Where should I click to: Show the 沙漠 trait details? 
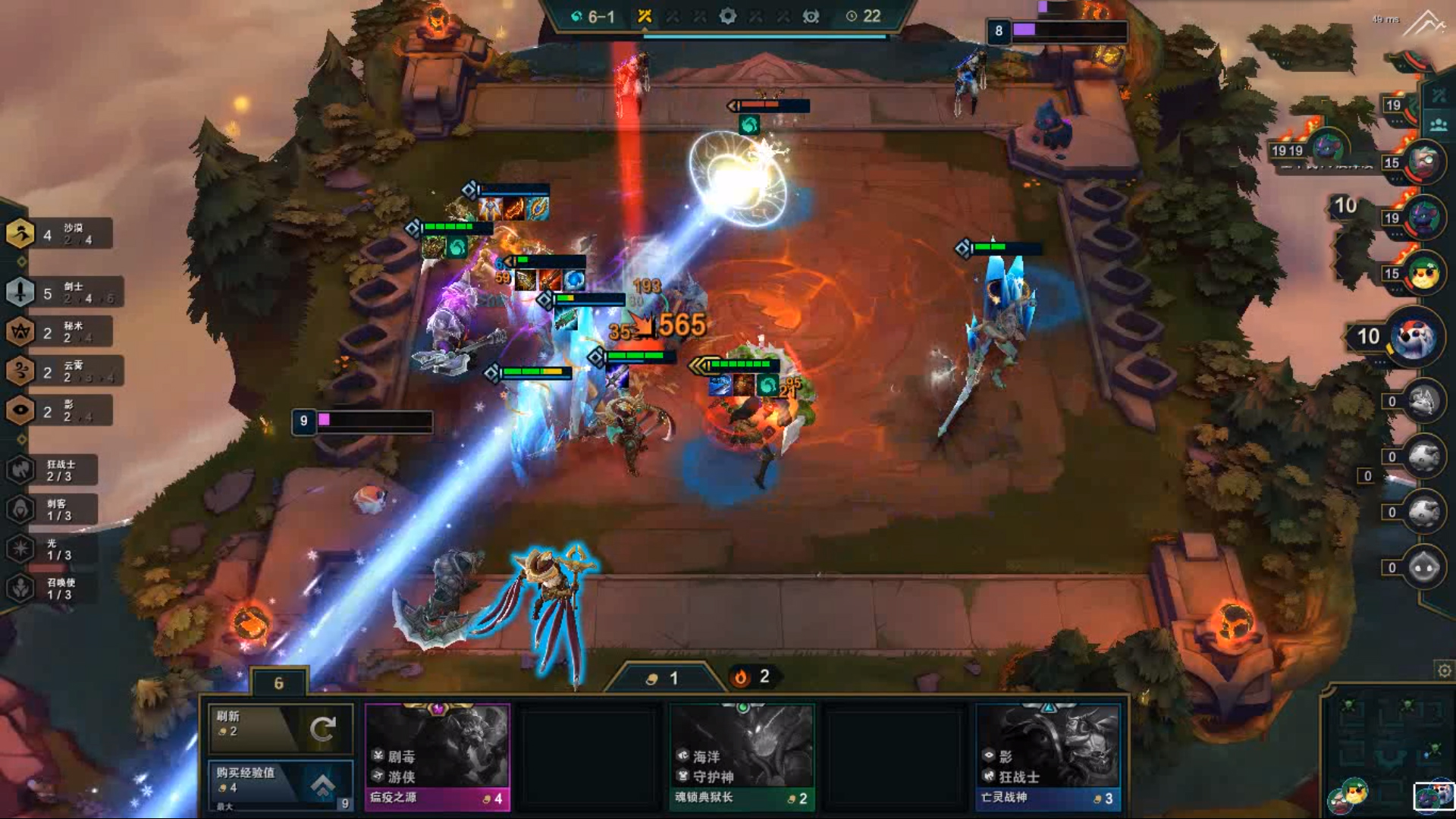tap(61, 234)
